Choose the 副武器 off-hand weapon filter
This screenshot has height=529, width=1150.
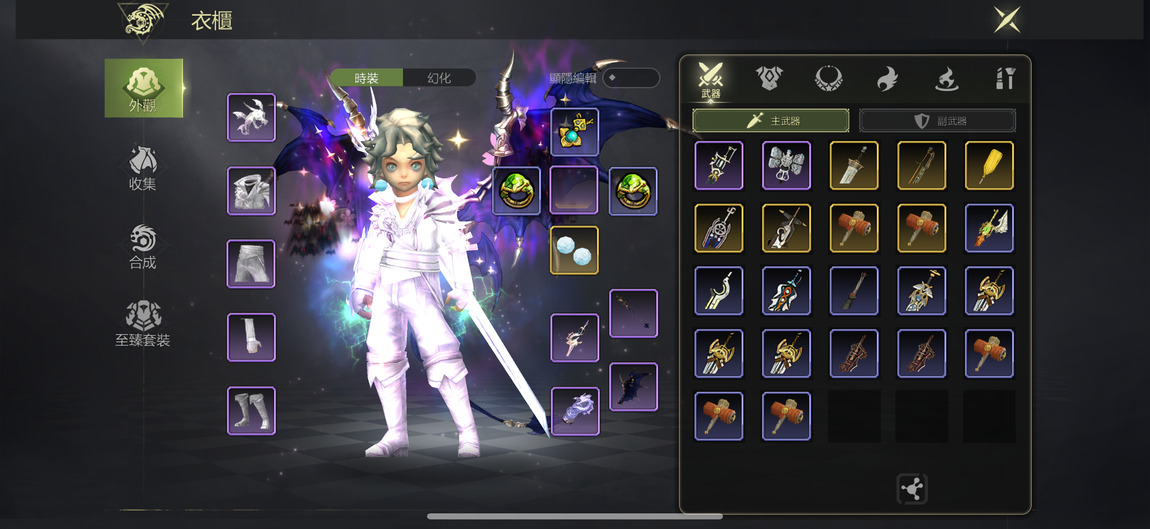(x=937, y=121)
